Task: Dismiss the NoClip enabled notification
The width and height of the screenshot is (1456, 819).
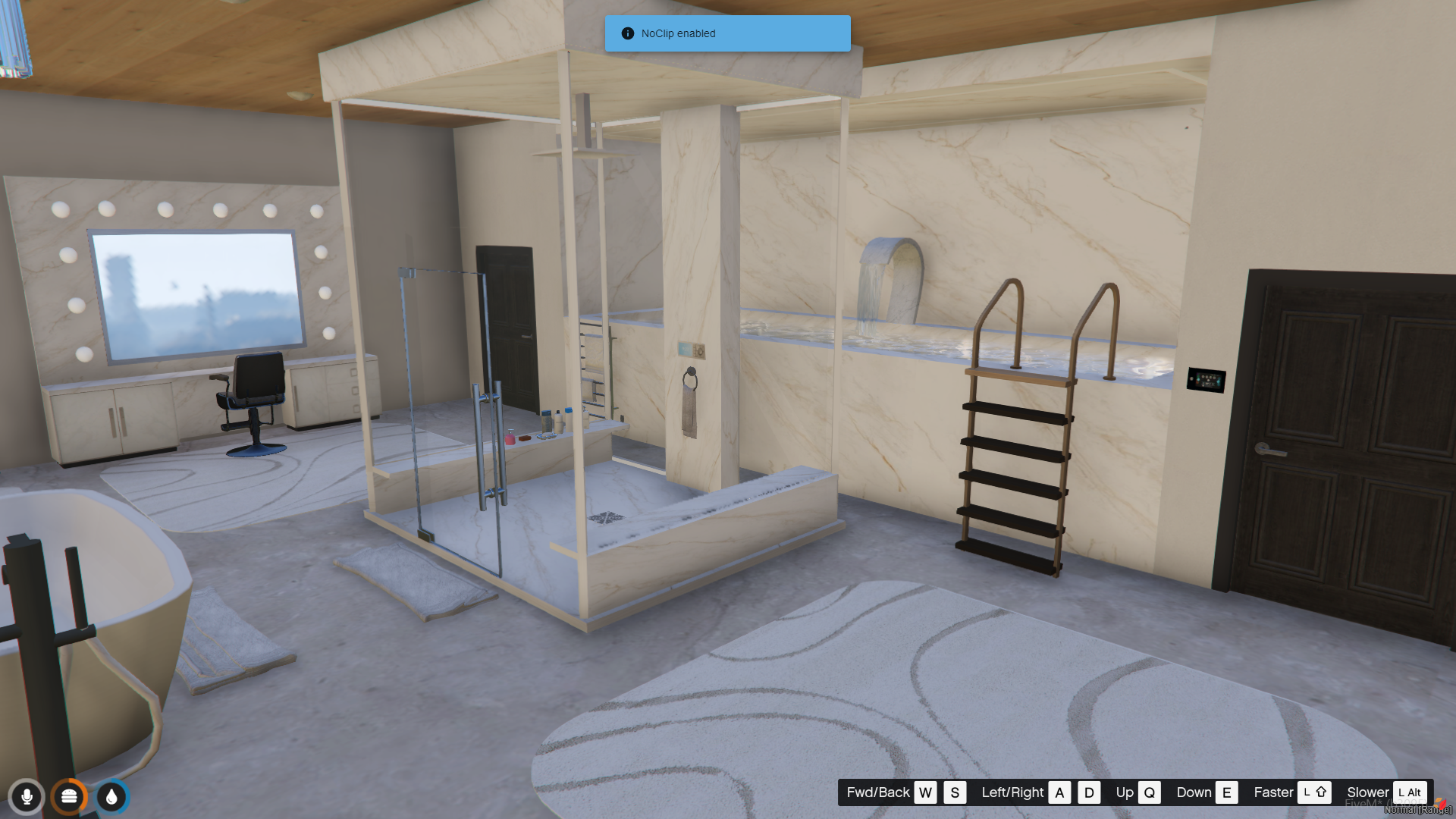Action: 726,33
